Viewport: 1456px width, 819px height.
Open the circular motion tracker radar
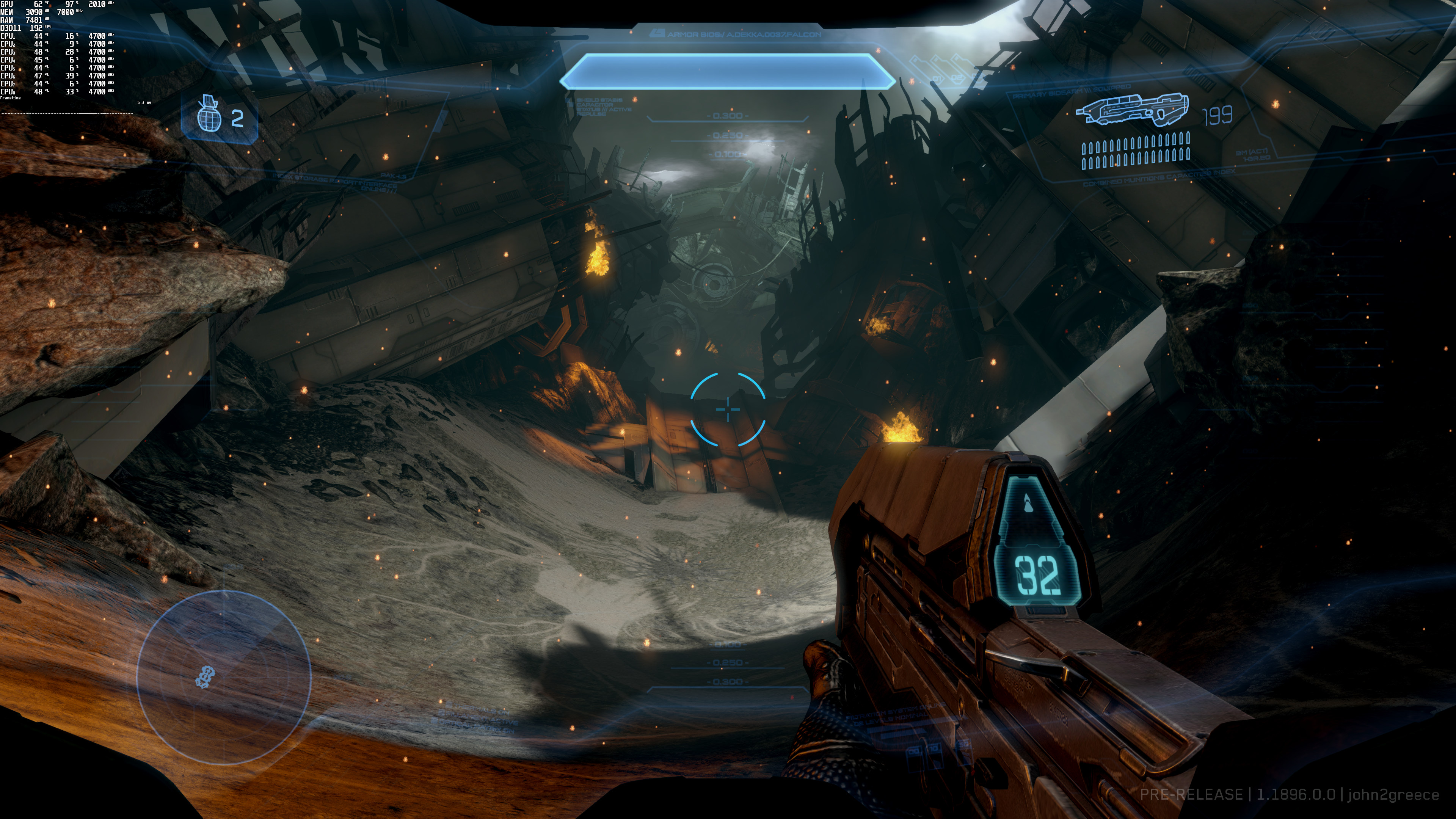[x=224, y=676]
